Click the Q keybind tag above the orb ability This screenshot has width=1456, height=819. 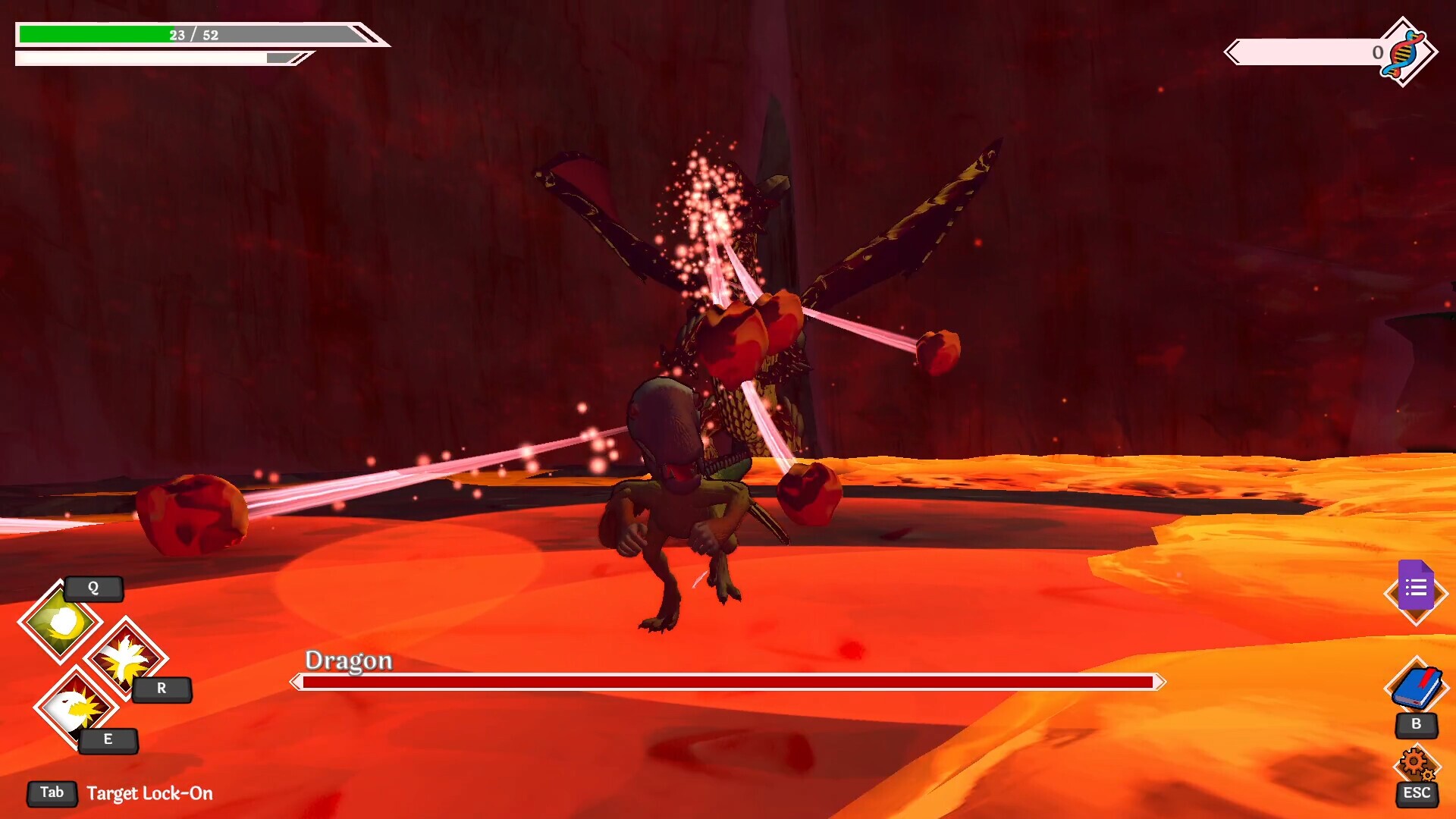coord(94,589)
